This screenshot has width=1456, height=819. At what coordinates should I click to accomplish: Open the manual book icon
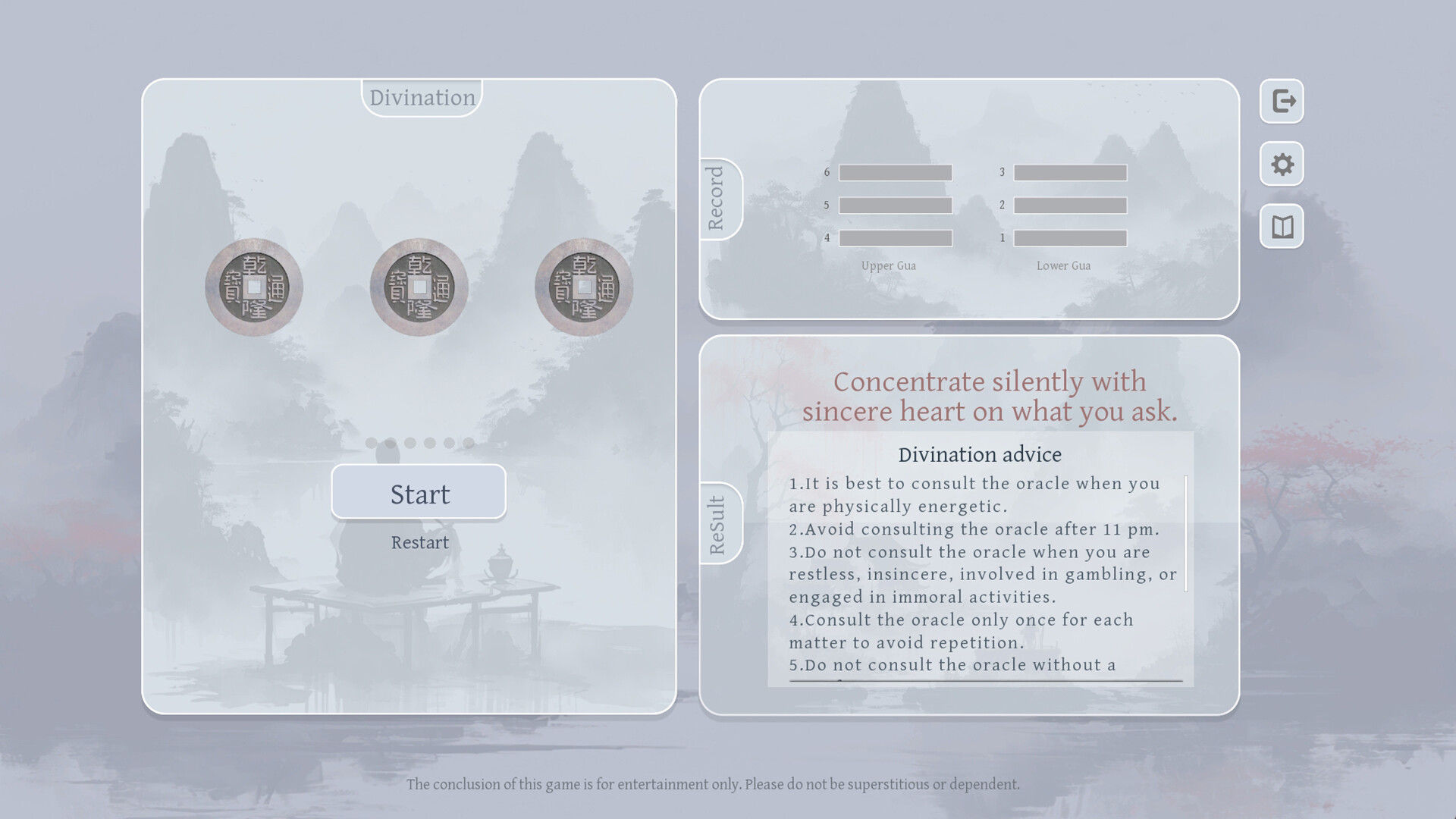(1281, 226)
